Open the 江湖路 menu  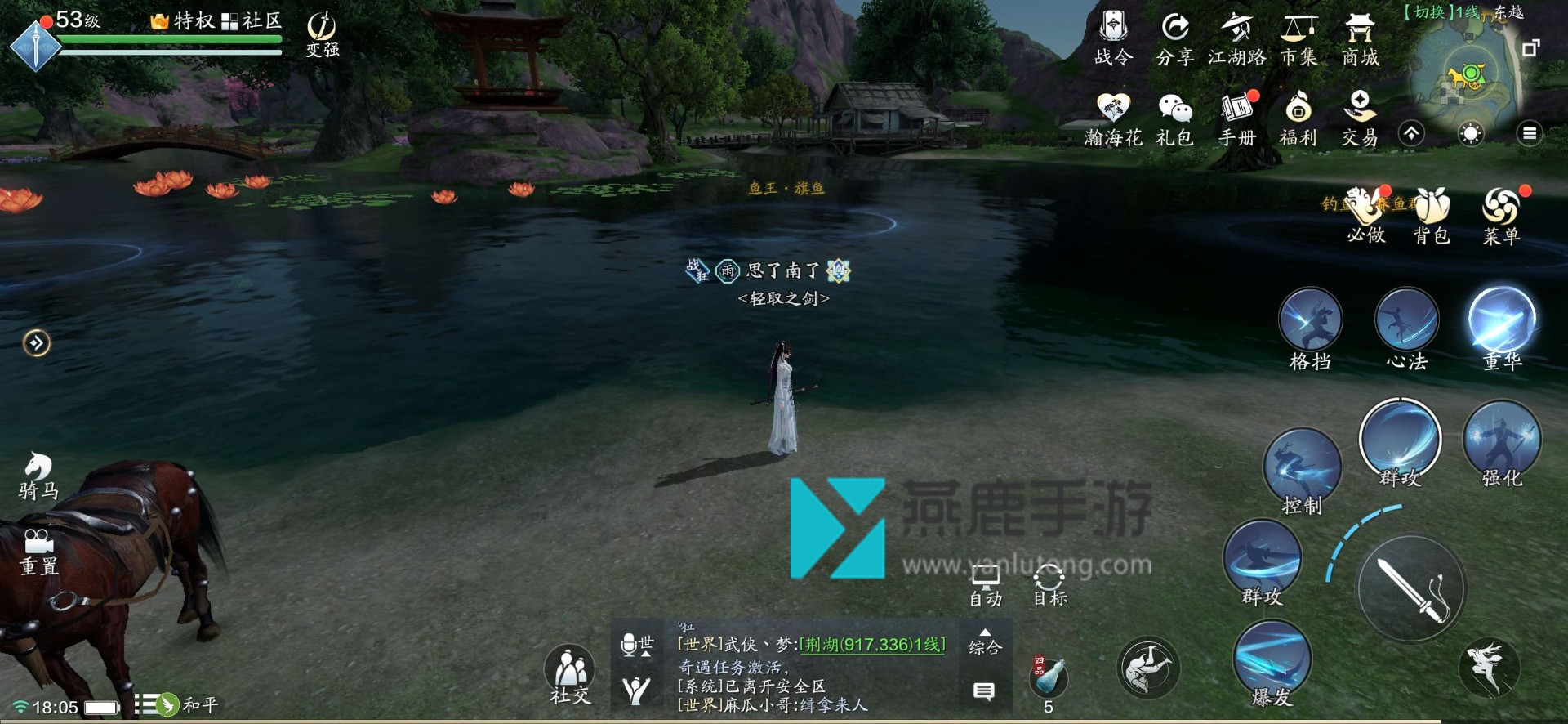(1236, 38)
